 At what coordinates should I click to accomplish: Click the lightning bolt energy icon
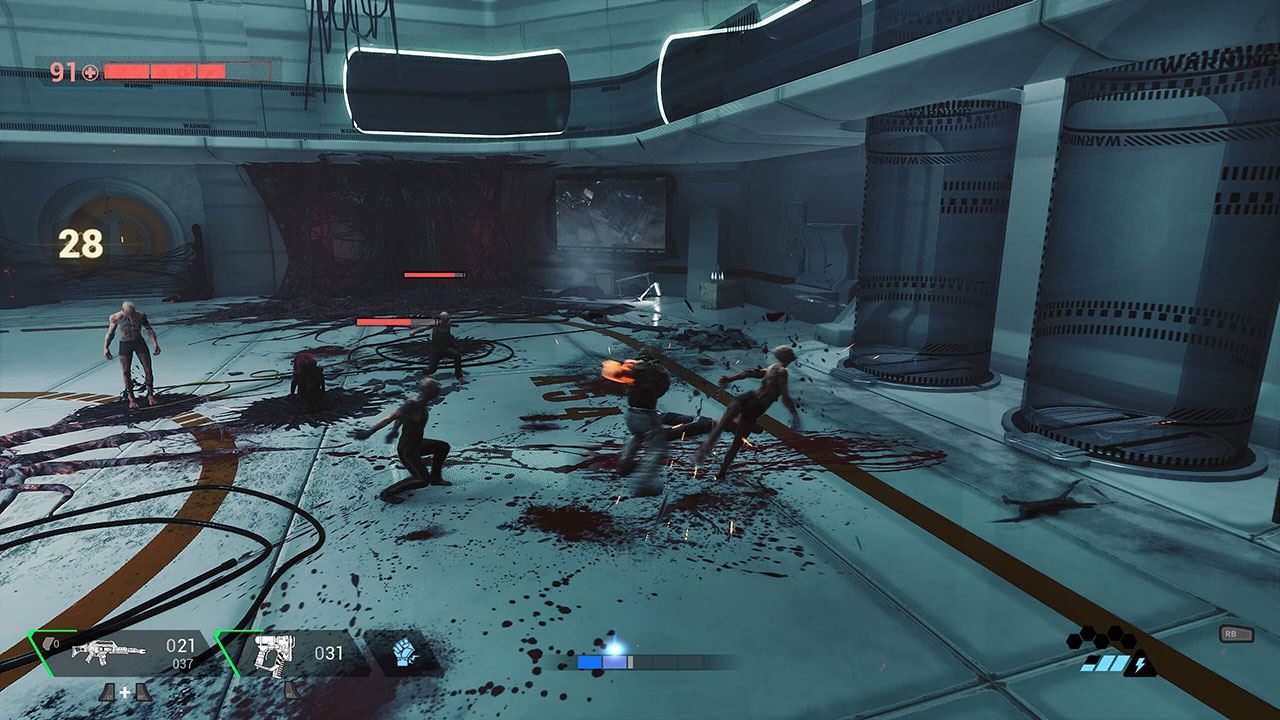click(x=1145, y=664)
